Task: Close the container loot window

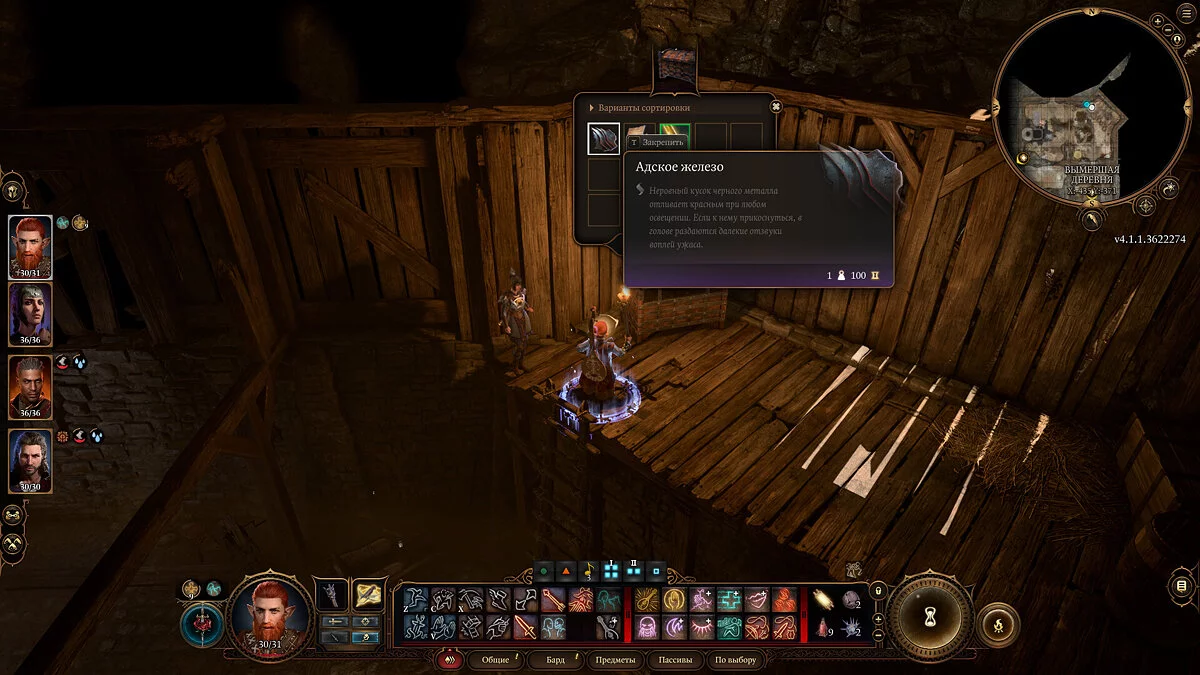Action: point(775,107)
